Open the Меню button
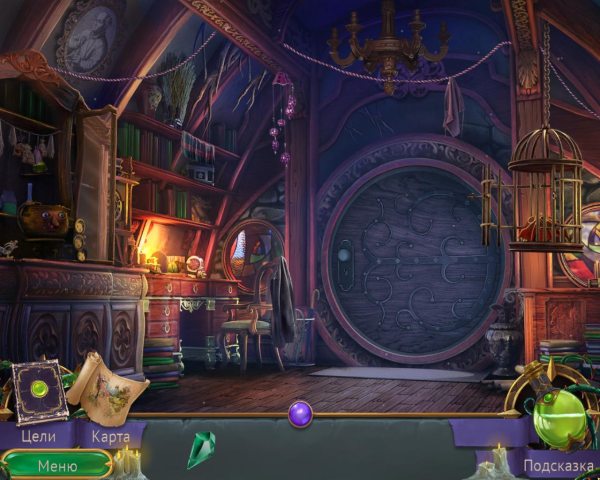This screenshot has height=480, width=600. (x=57, y=465)
